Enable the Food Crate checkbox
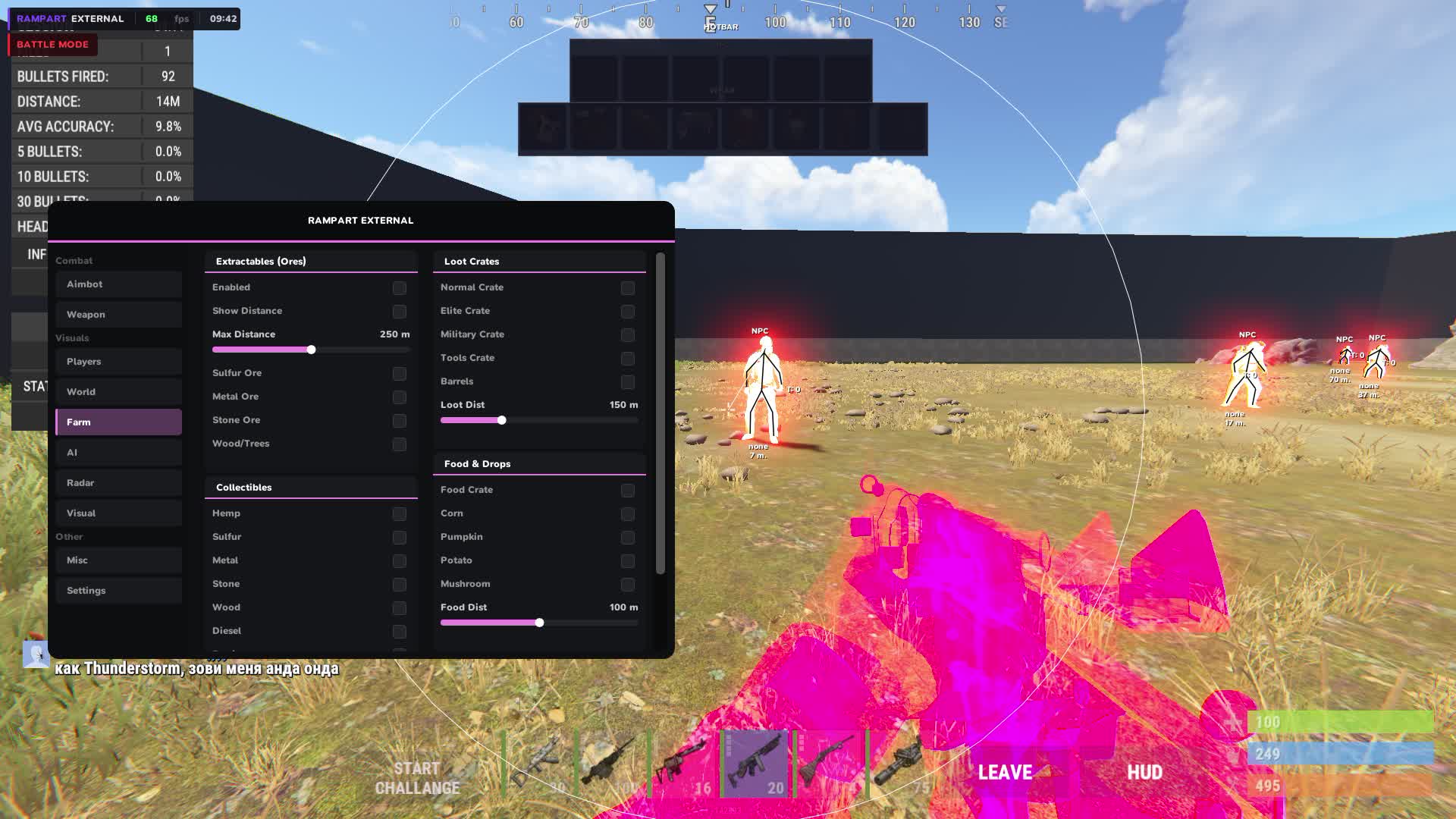 [627, 491]
